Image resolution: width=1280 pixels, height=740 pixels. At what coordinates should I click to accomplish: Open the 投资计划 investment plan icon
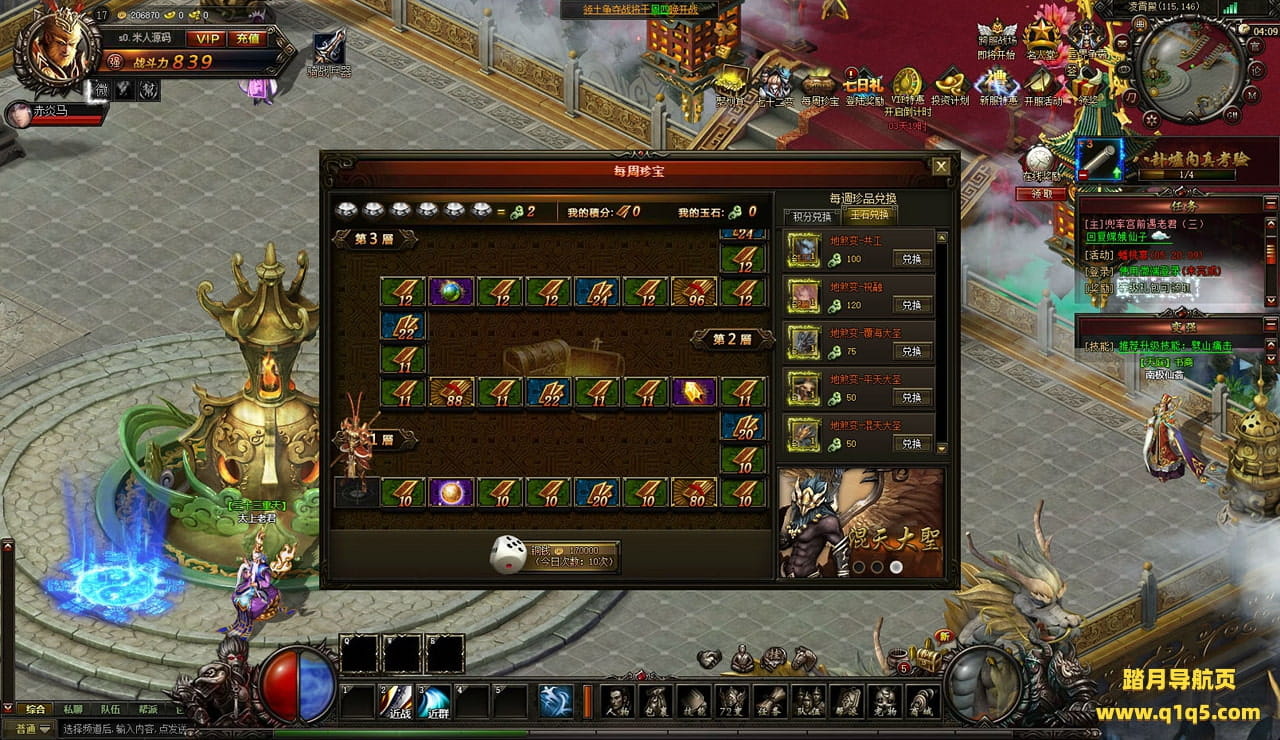949,87
